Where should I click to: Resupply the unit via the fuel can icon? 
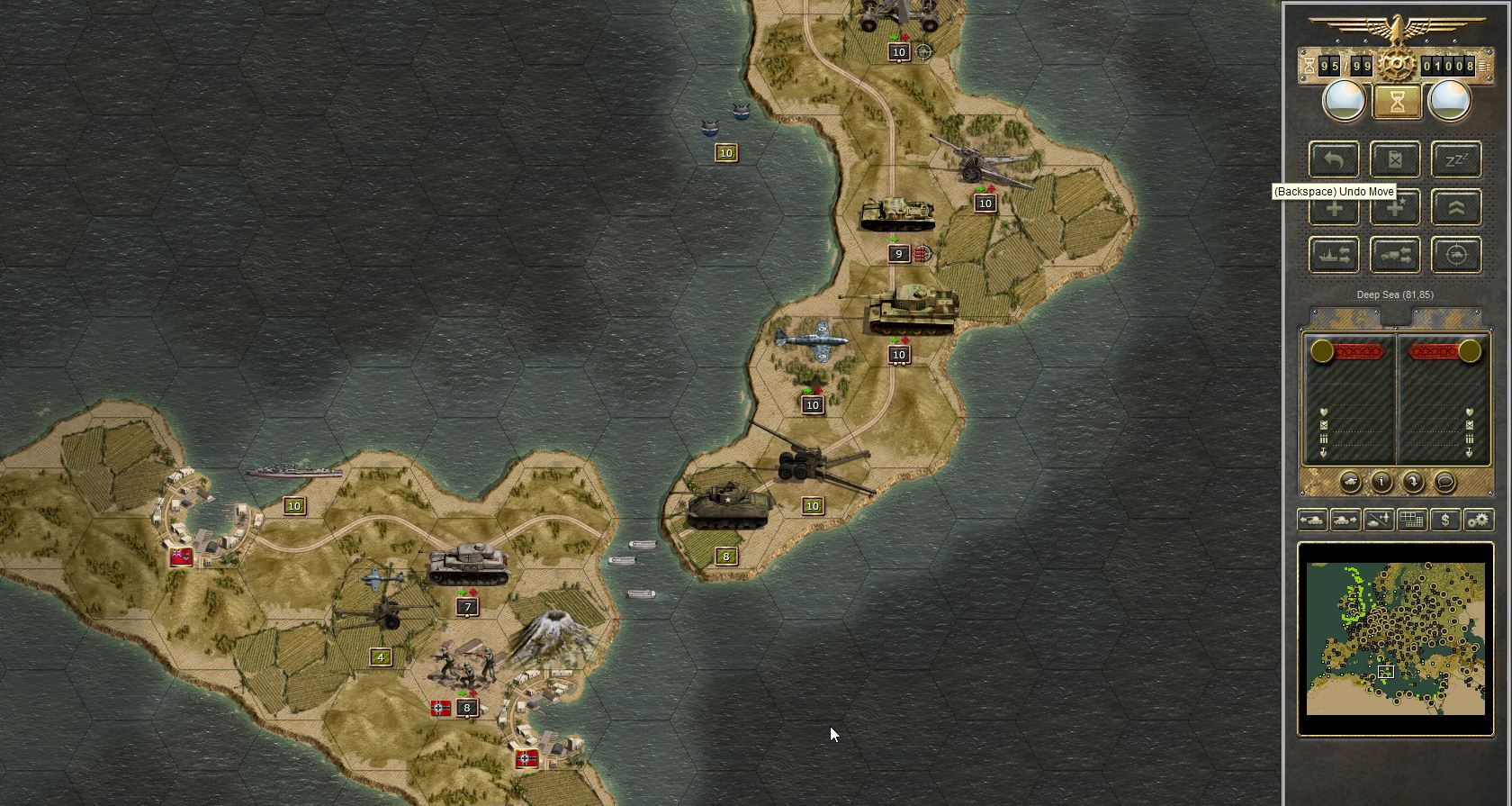[x=1395, y=159]
